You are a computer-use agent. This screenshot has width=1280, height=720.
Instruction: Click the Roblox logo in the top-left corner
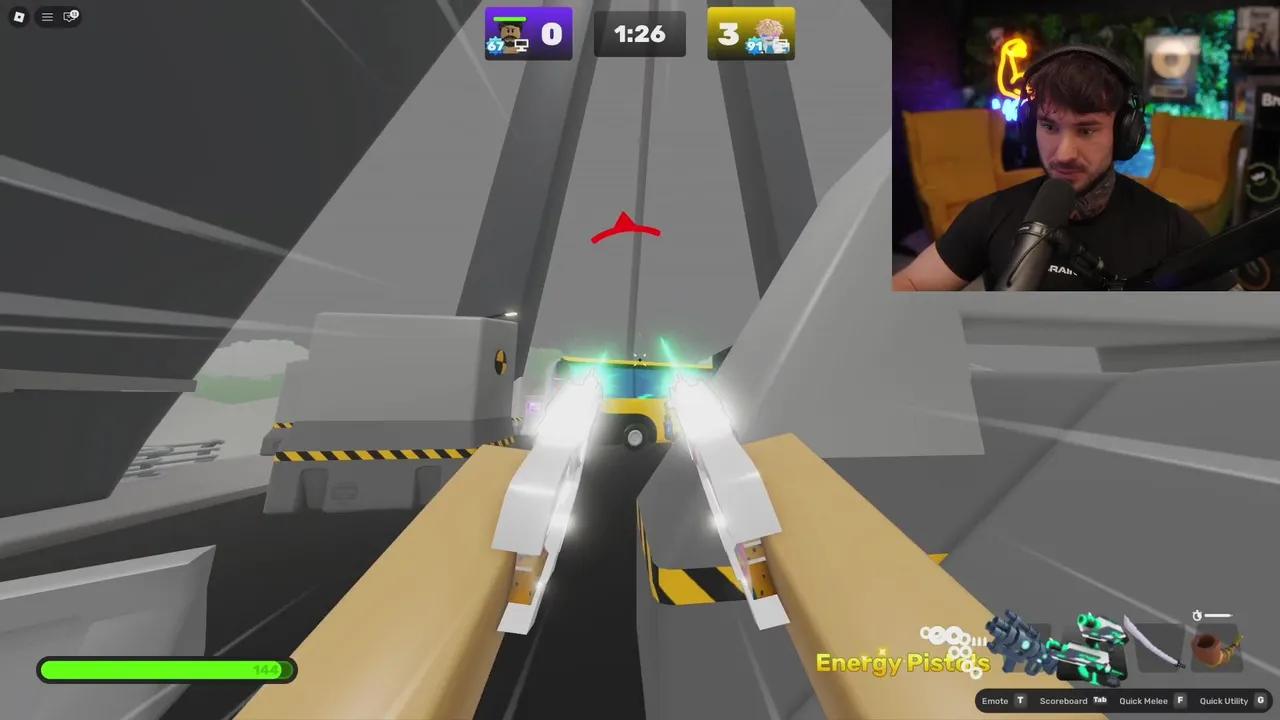pos(17,16)
